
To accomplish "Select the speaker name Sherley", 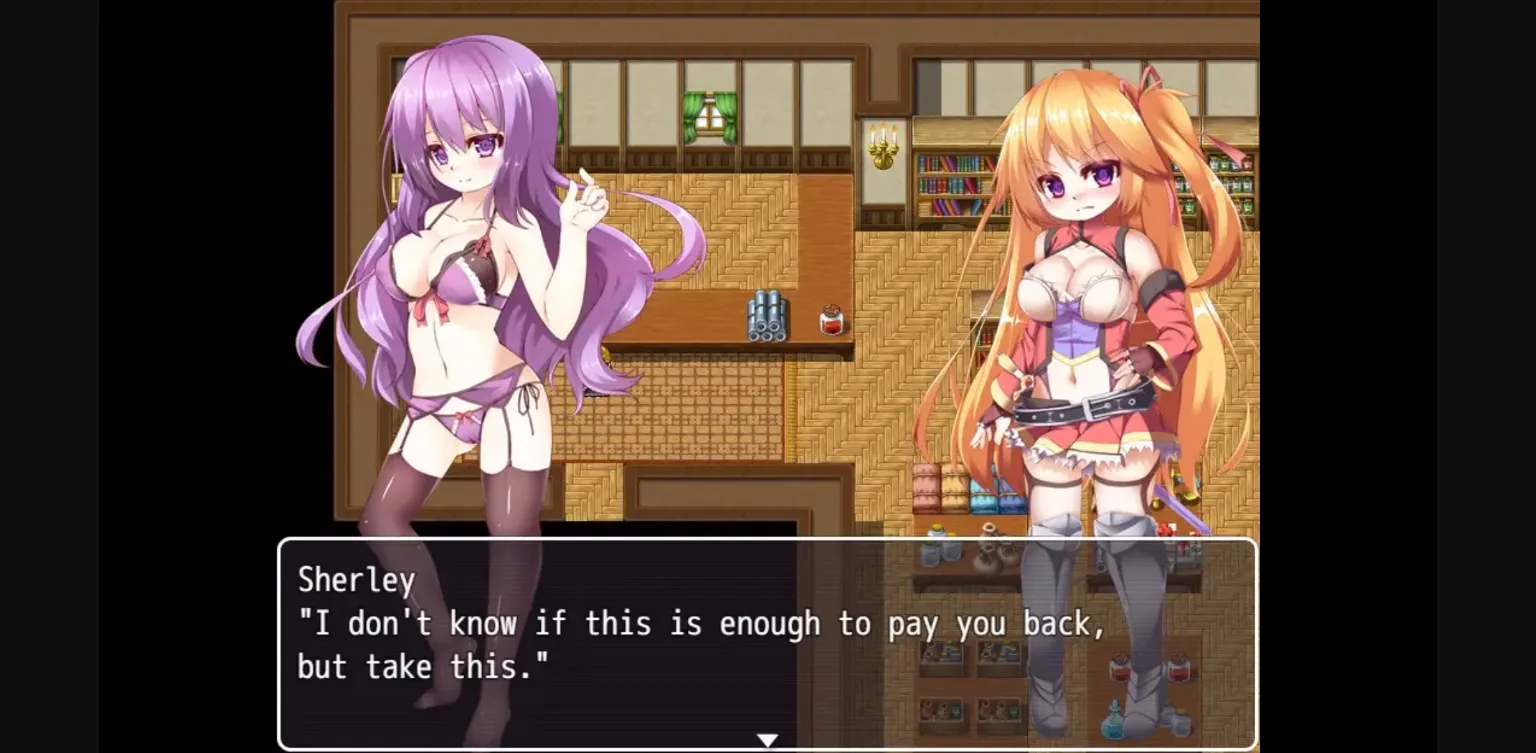I will [357, 580].
